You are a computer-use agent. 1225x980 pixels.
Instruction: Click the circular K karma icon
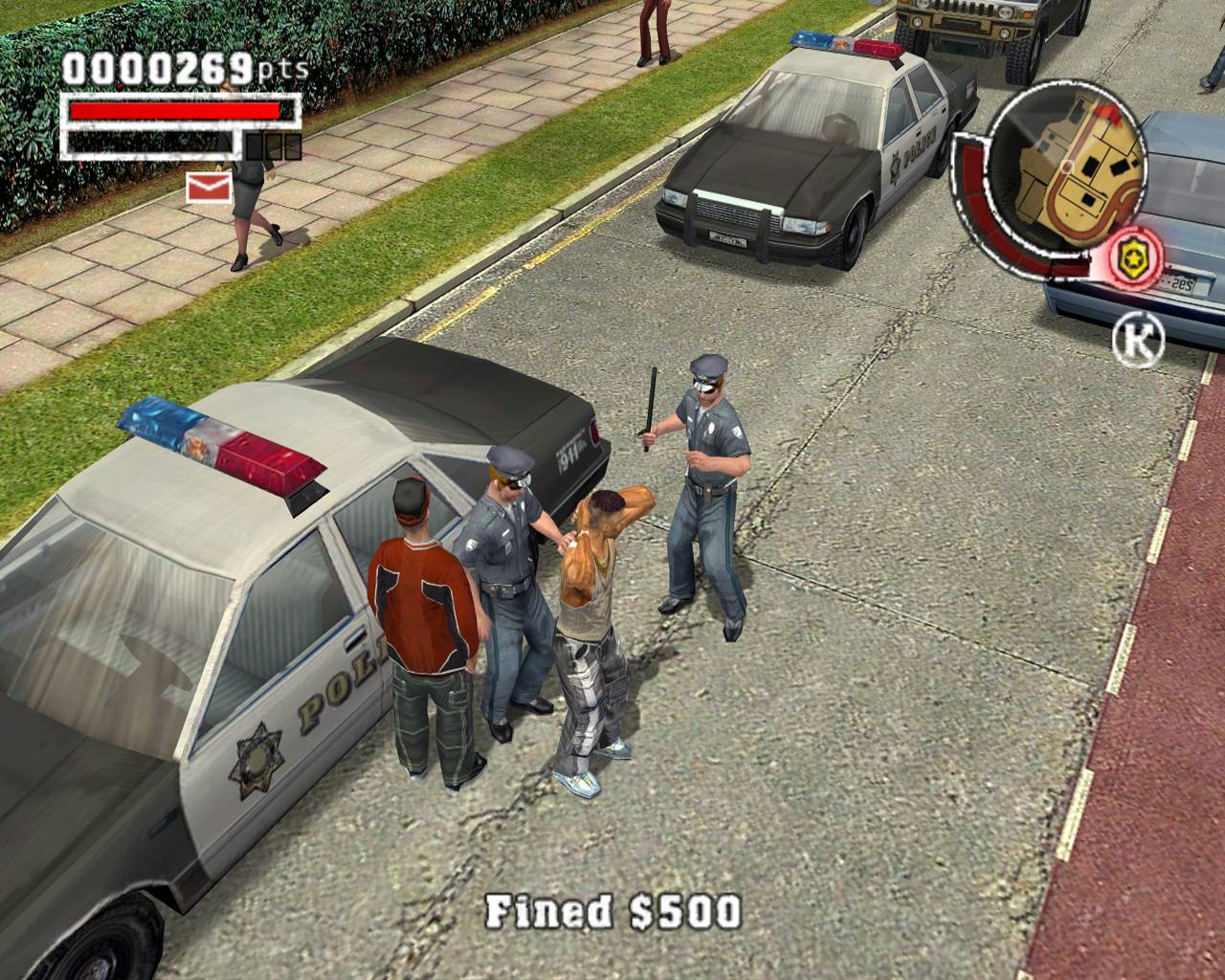pos(1140,340)
